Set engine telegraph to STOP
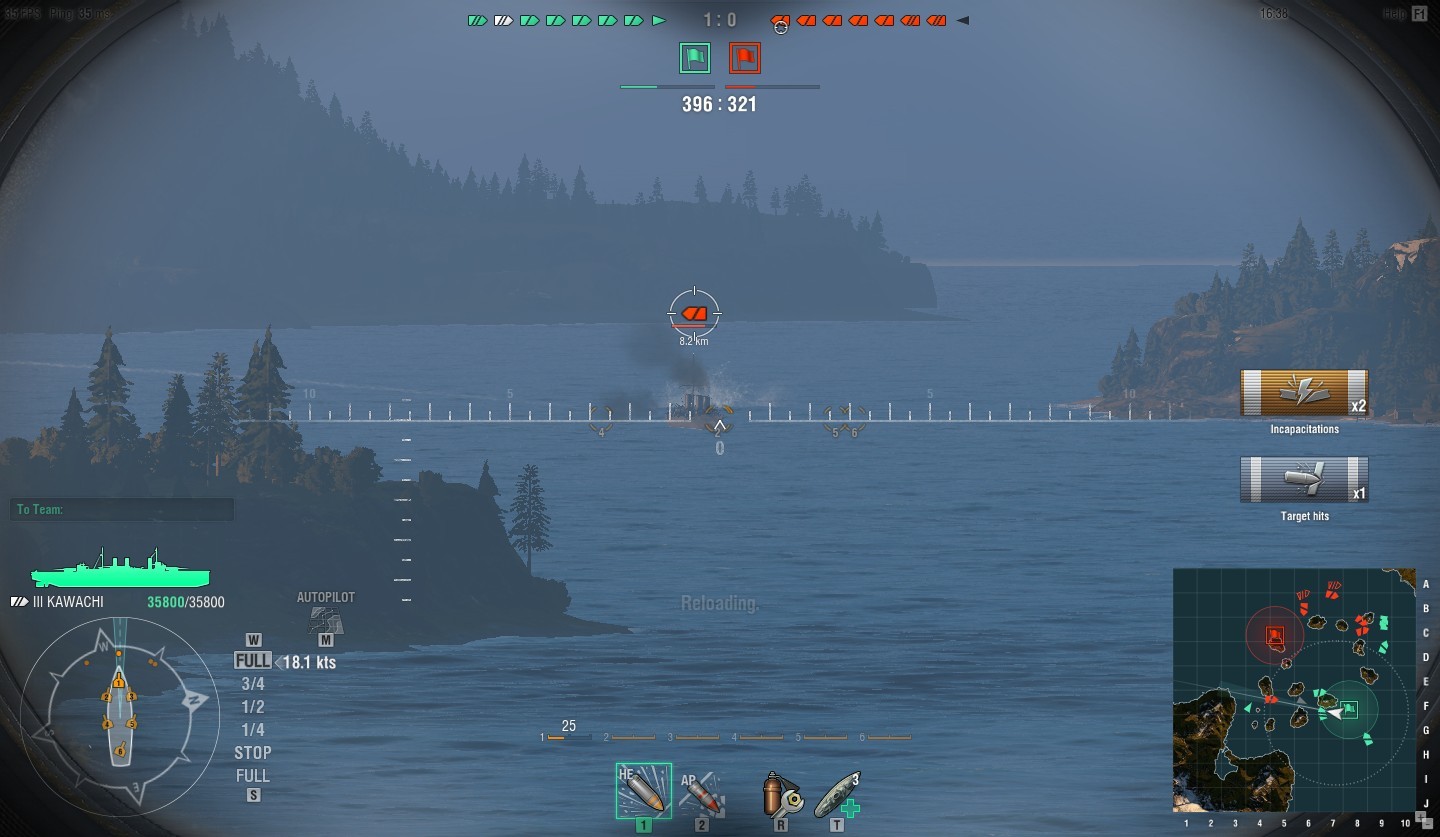The image size is (1440, 837). click(253, 753)
